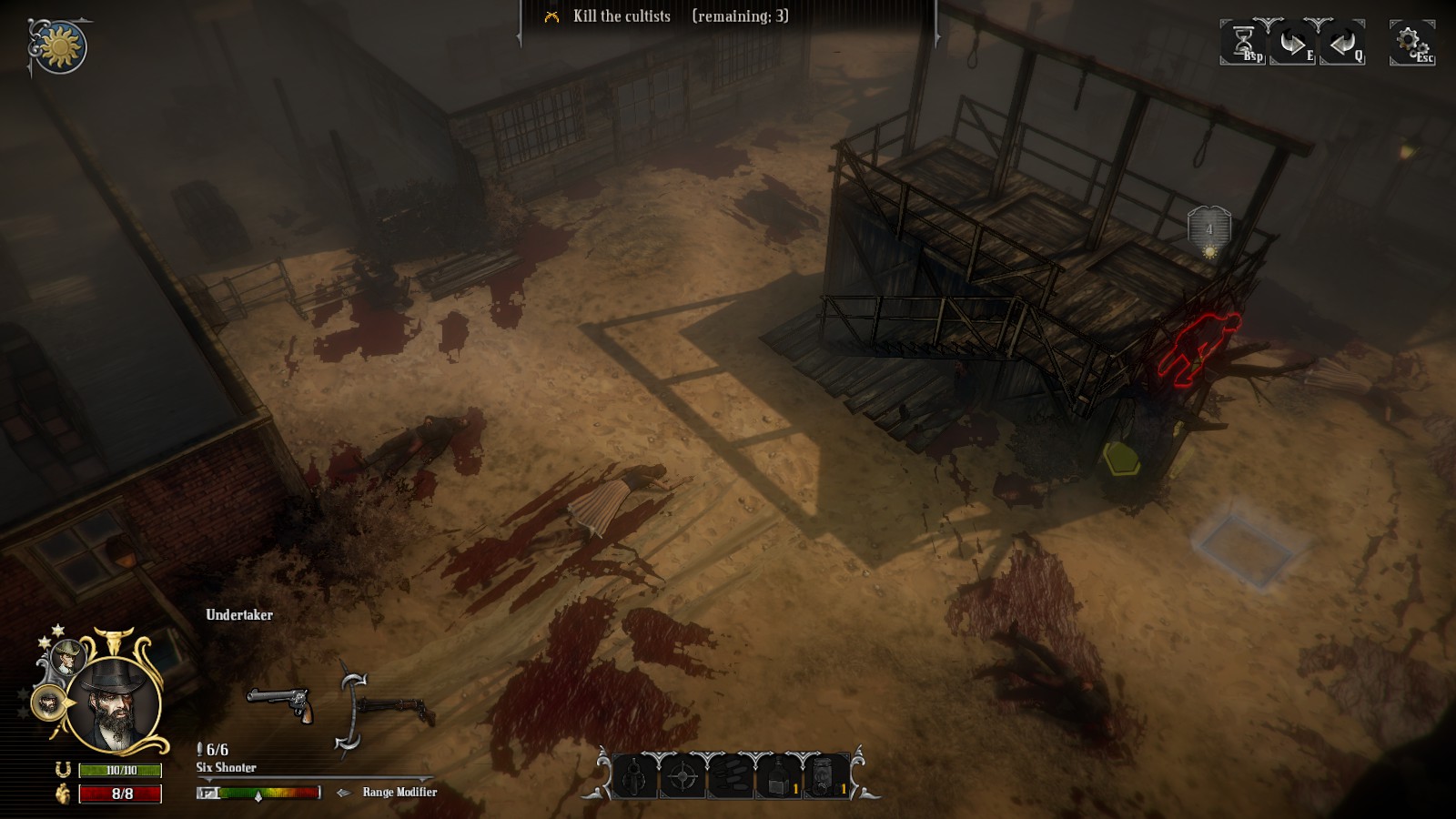Click the sun emblem icon
This screenshot has height=819, width=1456.
point(60,47)
